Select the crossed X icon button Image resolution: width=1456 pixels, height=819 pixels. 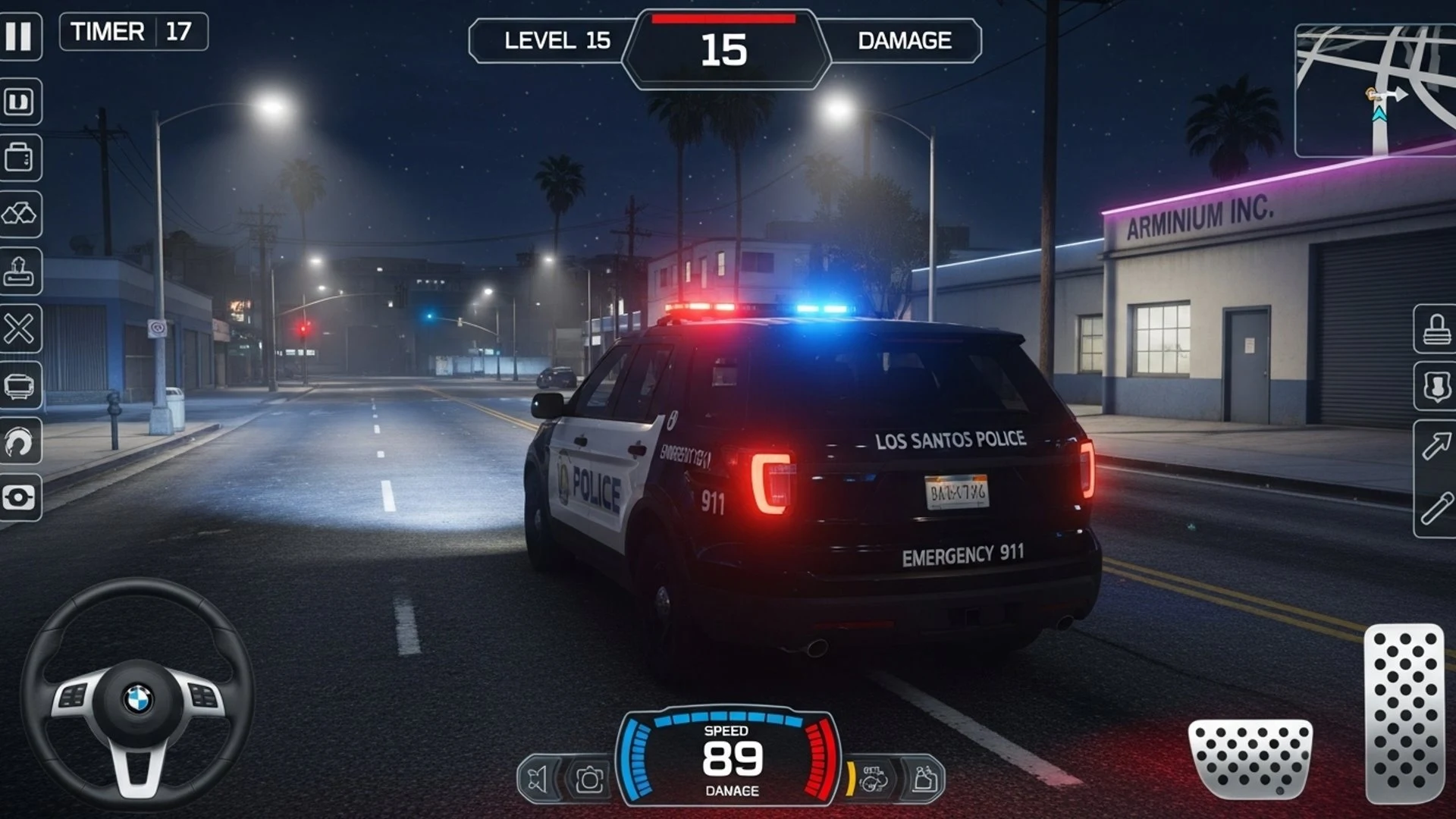point(19,329)
